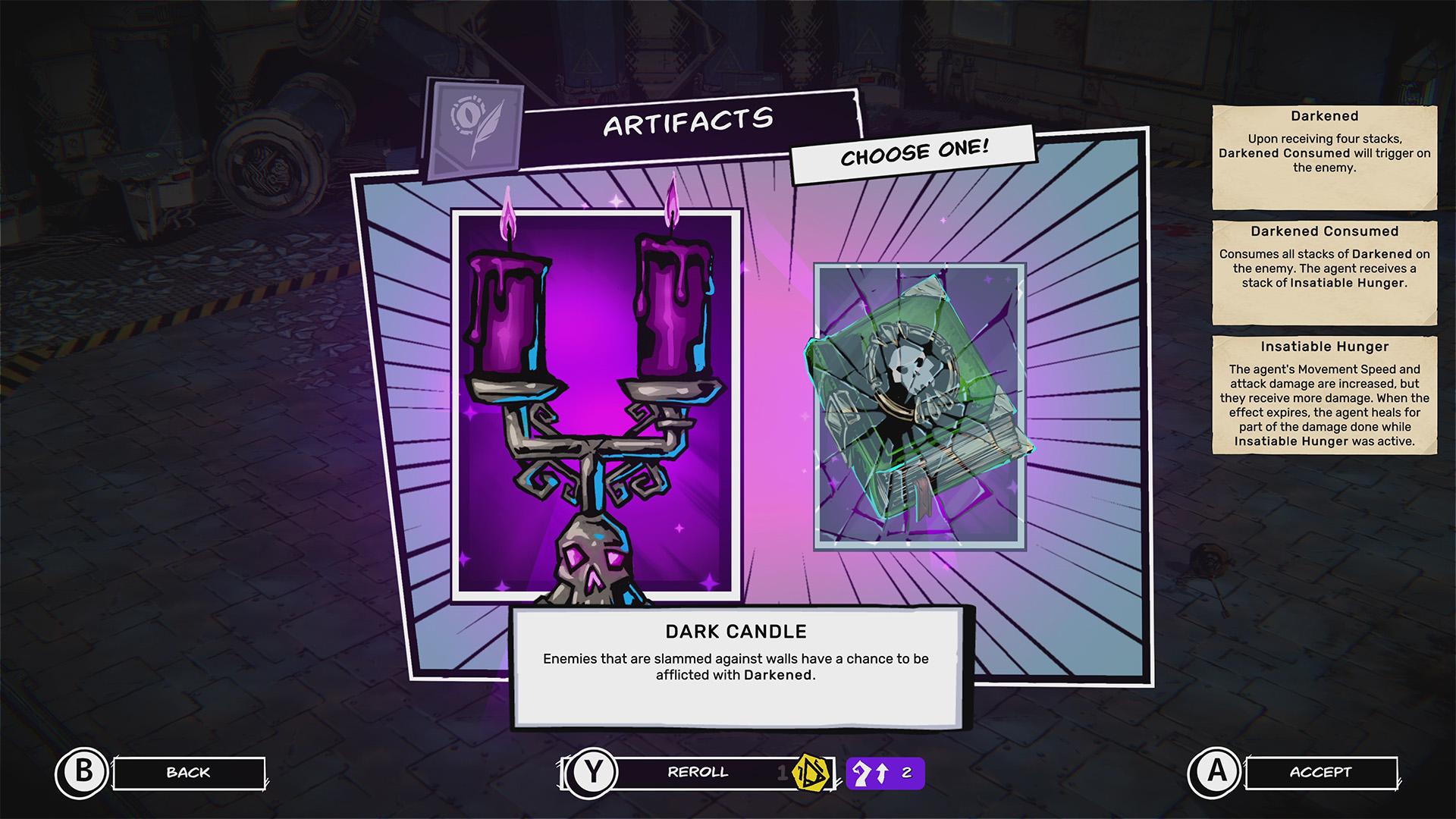Image resolution: width=1456 pixels, height=819 pixels.
Task: Reroll the artifact choices
Action: [697, 773]
